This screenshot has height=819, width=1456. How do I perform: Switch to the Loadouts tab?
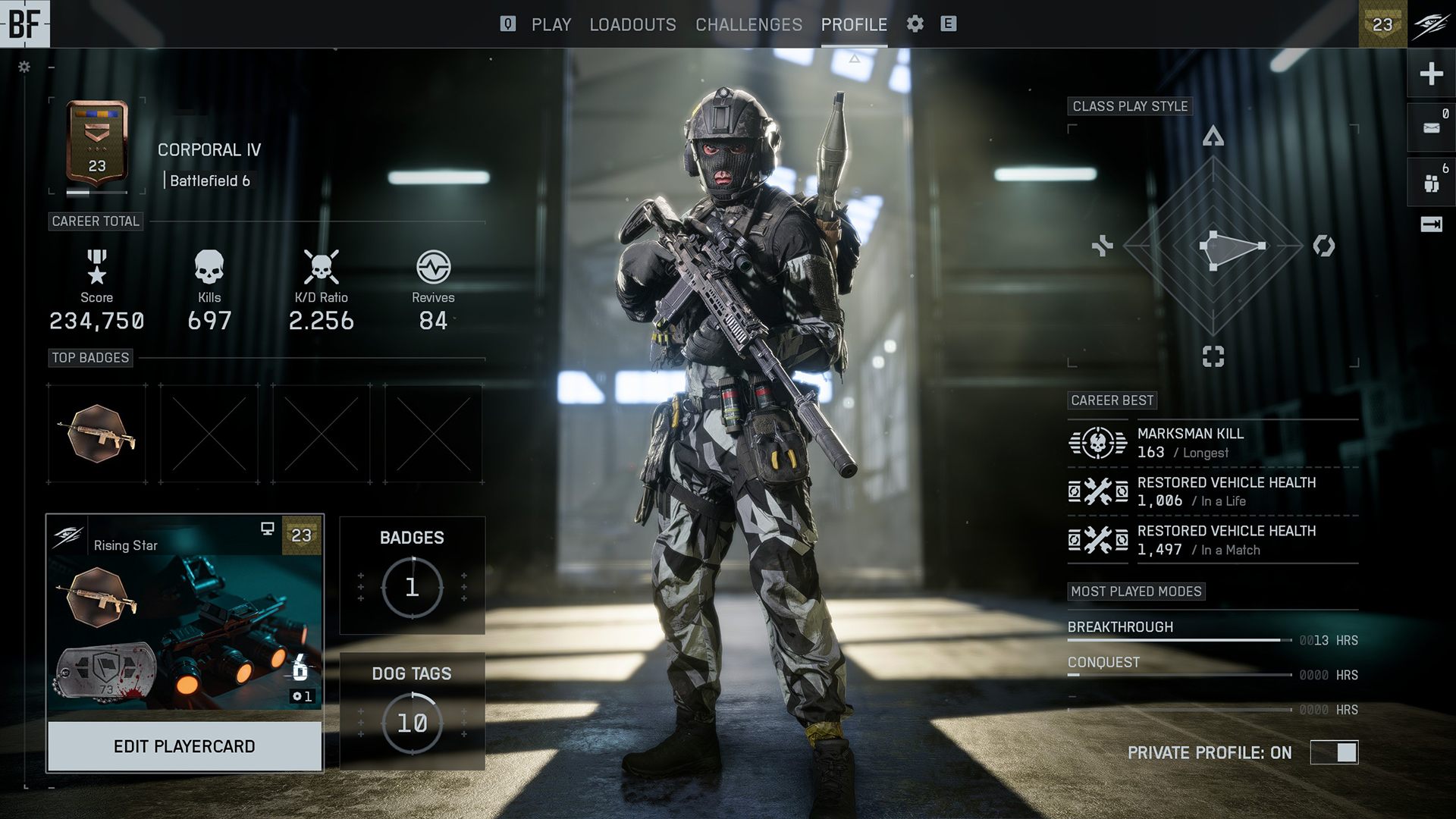[632, 24]
